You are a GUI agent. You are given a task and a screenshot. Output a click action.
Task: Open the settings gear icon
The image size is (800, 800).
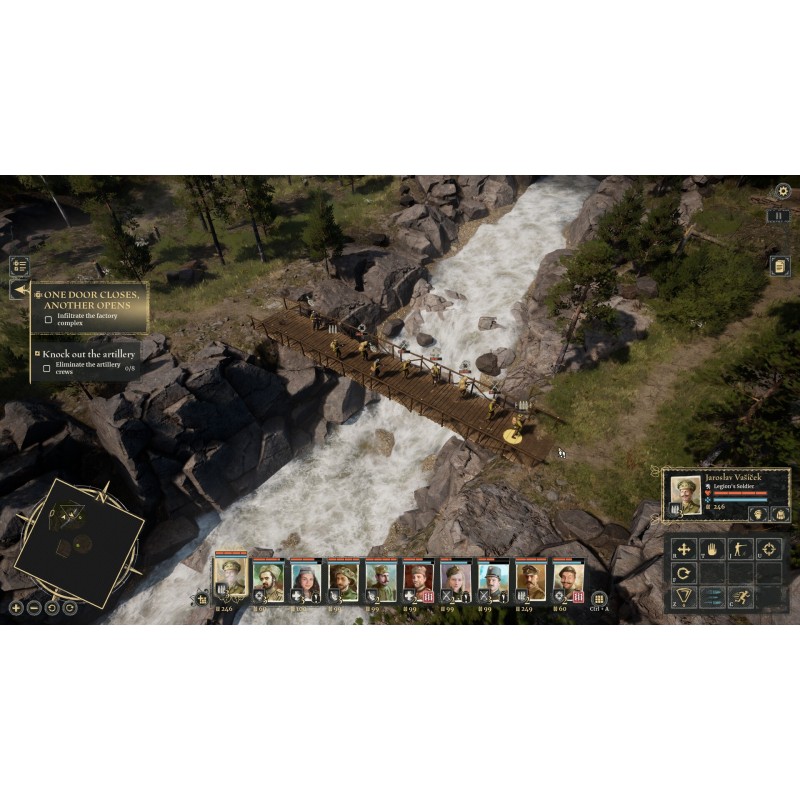[783, 190]
